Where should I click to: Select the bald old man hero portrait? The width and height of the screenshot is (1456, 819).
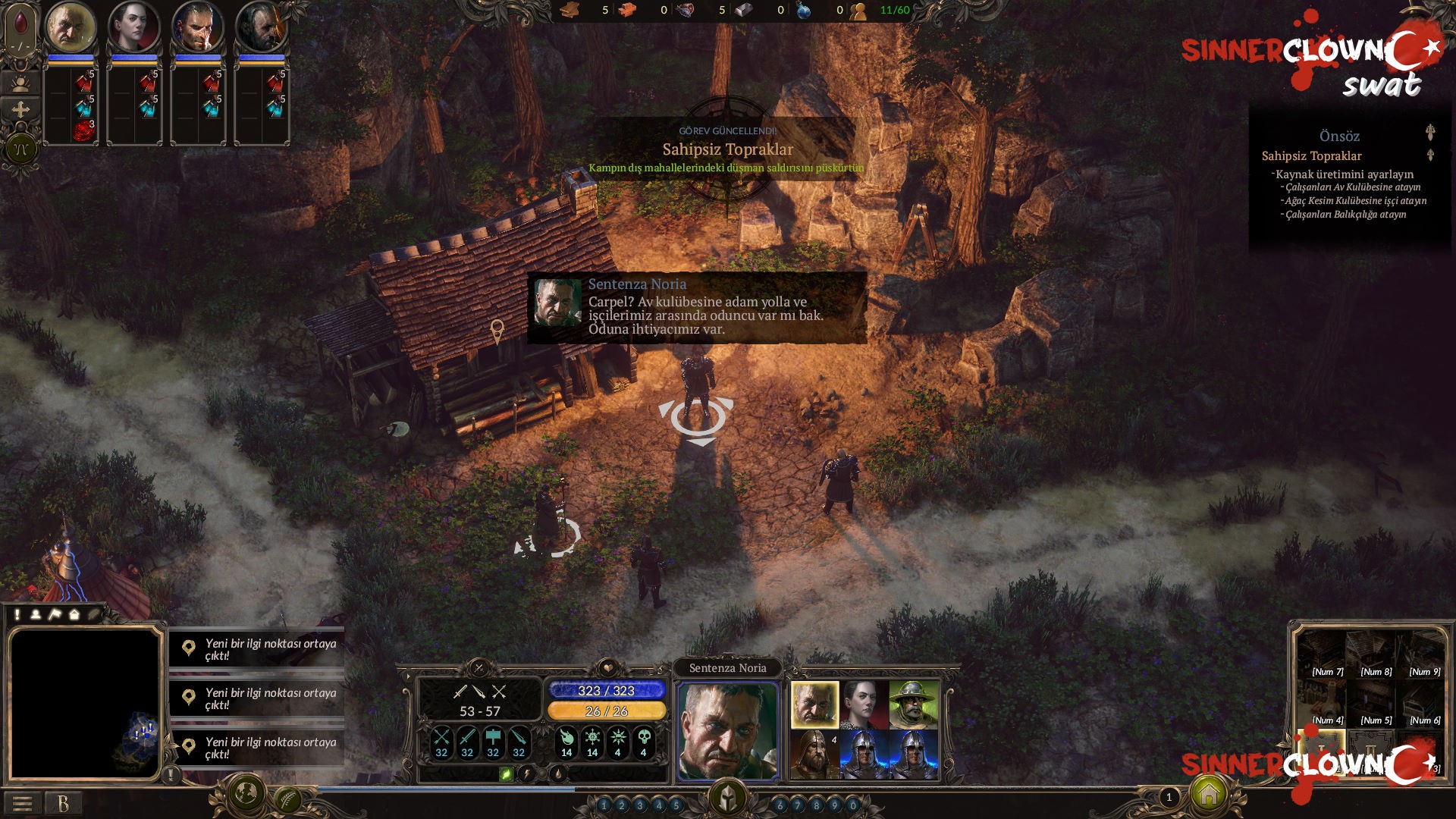coord(71,27)
